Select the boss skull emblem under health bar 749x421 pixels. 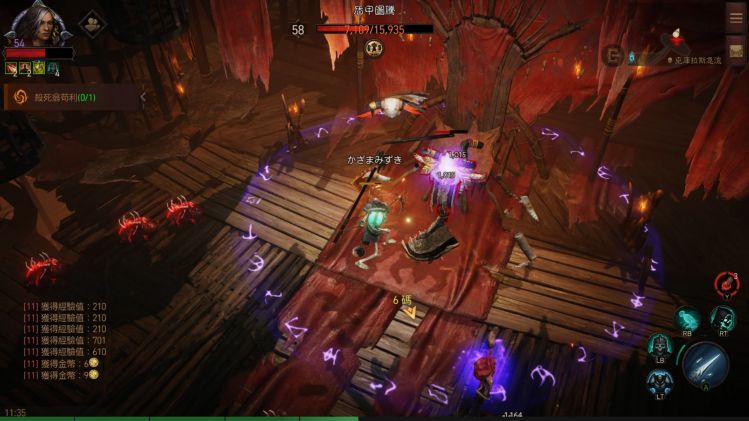tap(375, 46)
